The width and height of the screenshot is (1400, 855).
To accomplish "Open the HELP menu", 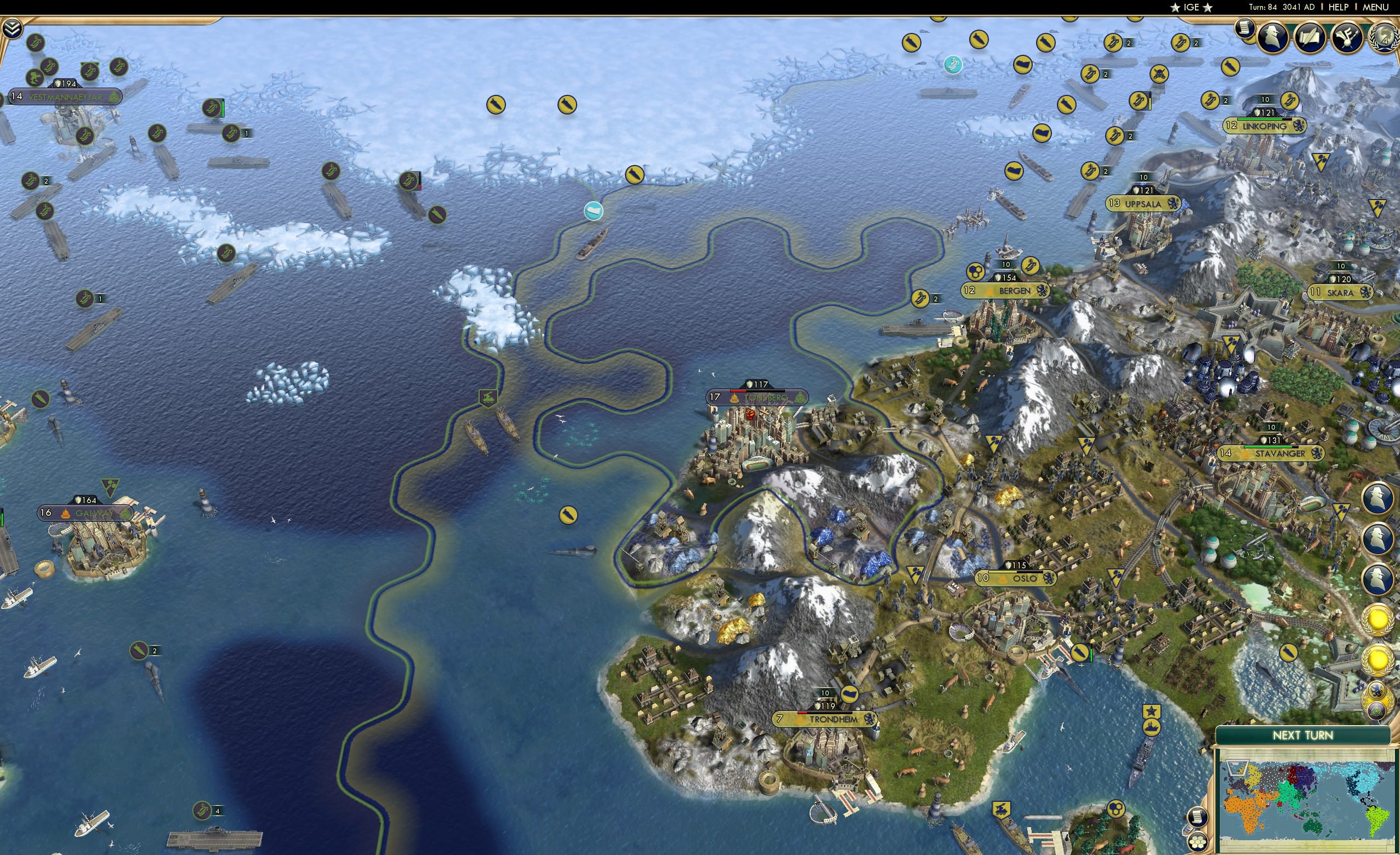I will coord(1339,7).
